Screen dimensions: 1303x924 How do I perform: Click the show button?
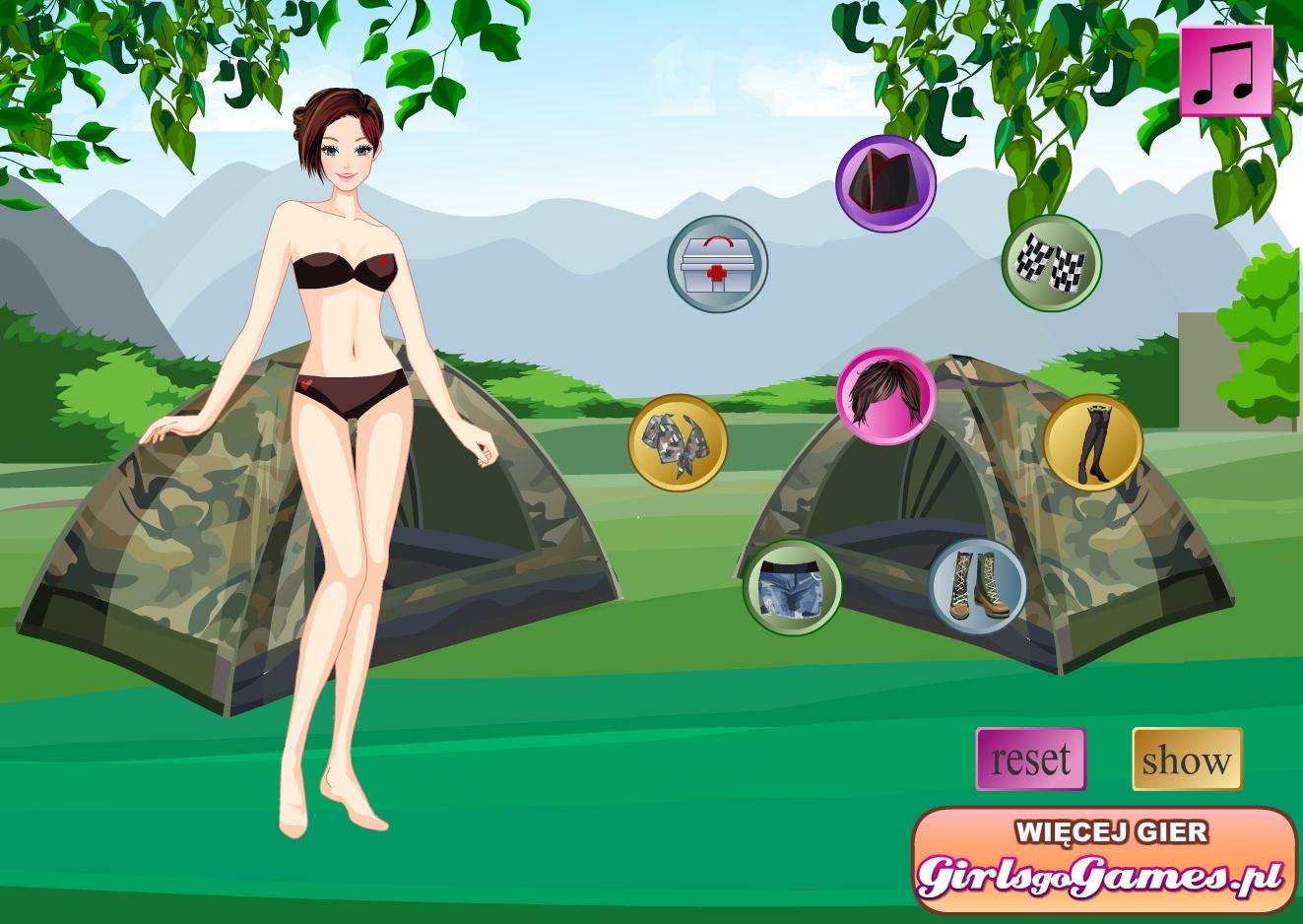[1187, 759]
